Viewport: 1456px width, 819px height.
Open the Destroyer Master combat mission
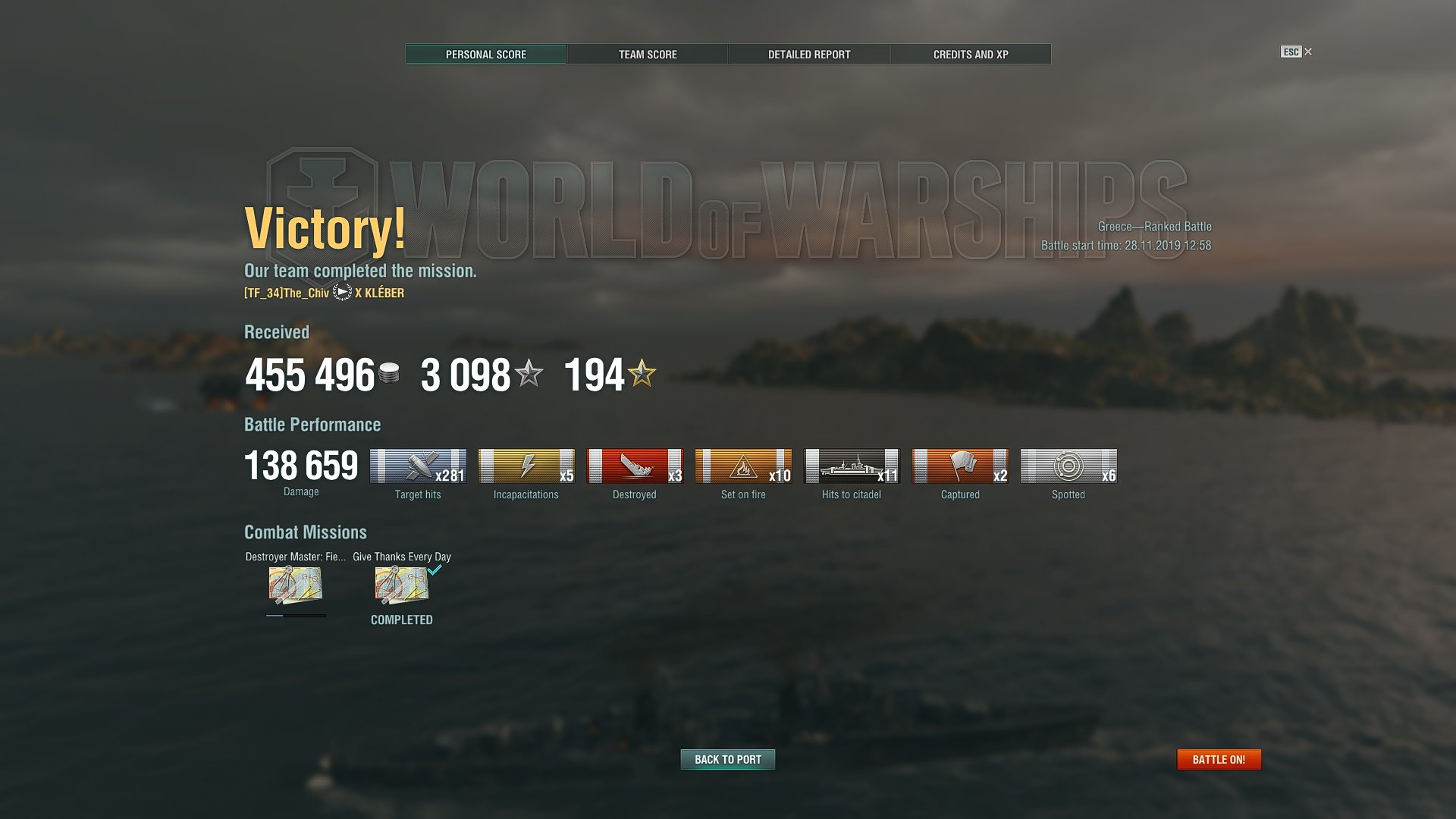tap(296, 585)
